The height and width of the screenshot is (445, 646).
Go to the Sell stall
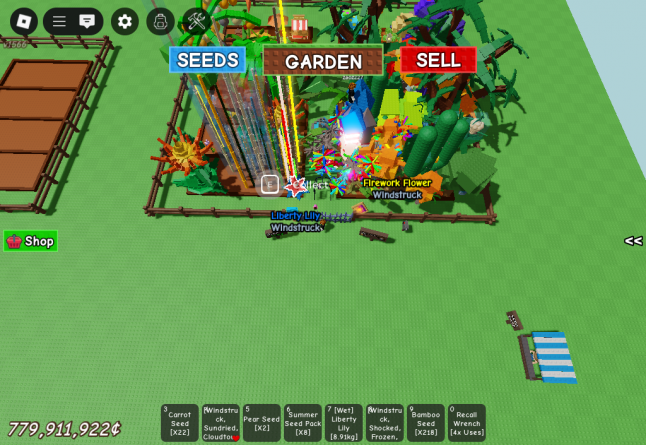point(438,60)
